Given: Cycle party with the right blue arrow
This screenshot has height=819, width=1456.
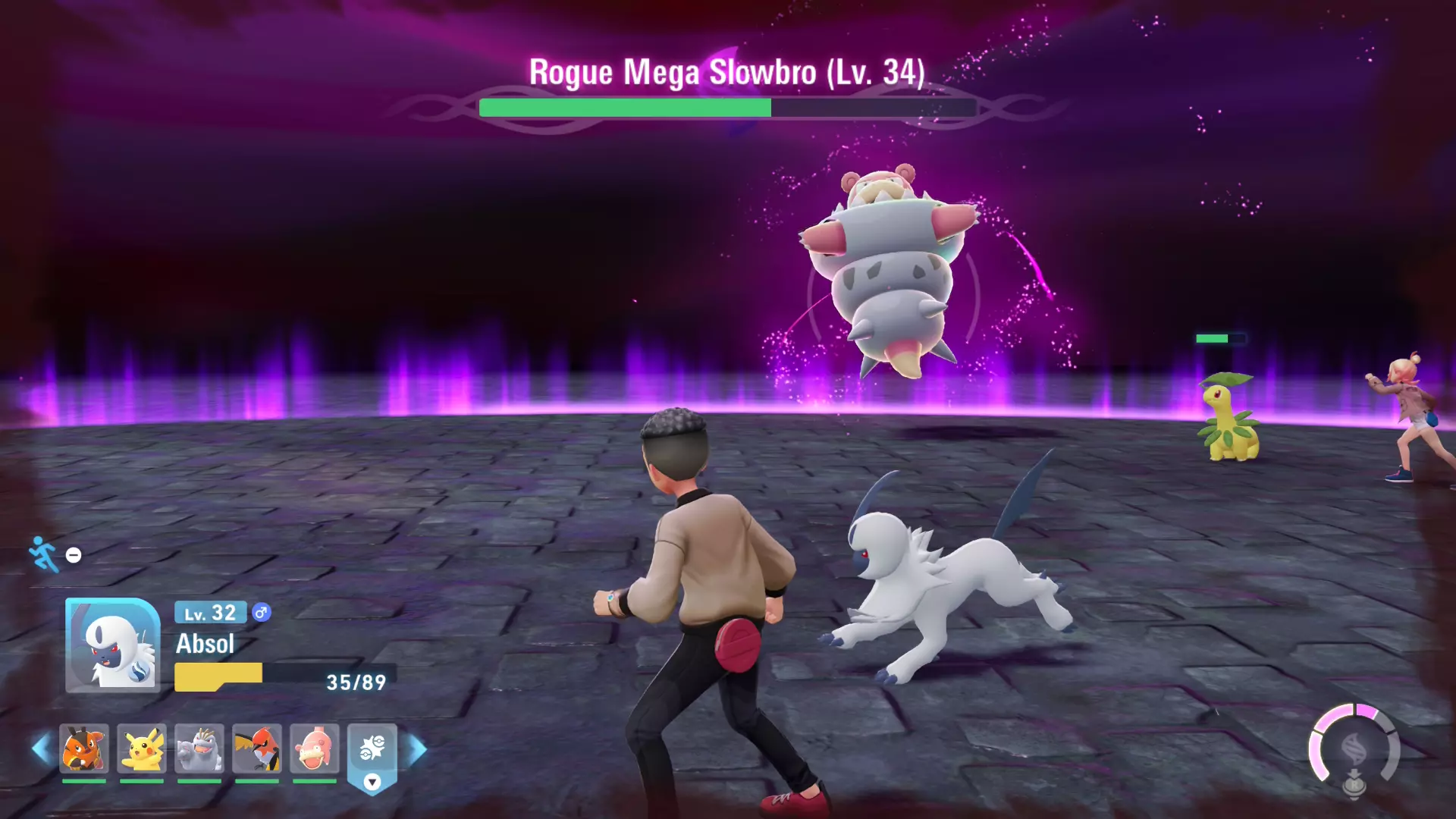Looking at the screenshot, I should pos(417,749).
